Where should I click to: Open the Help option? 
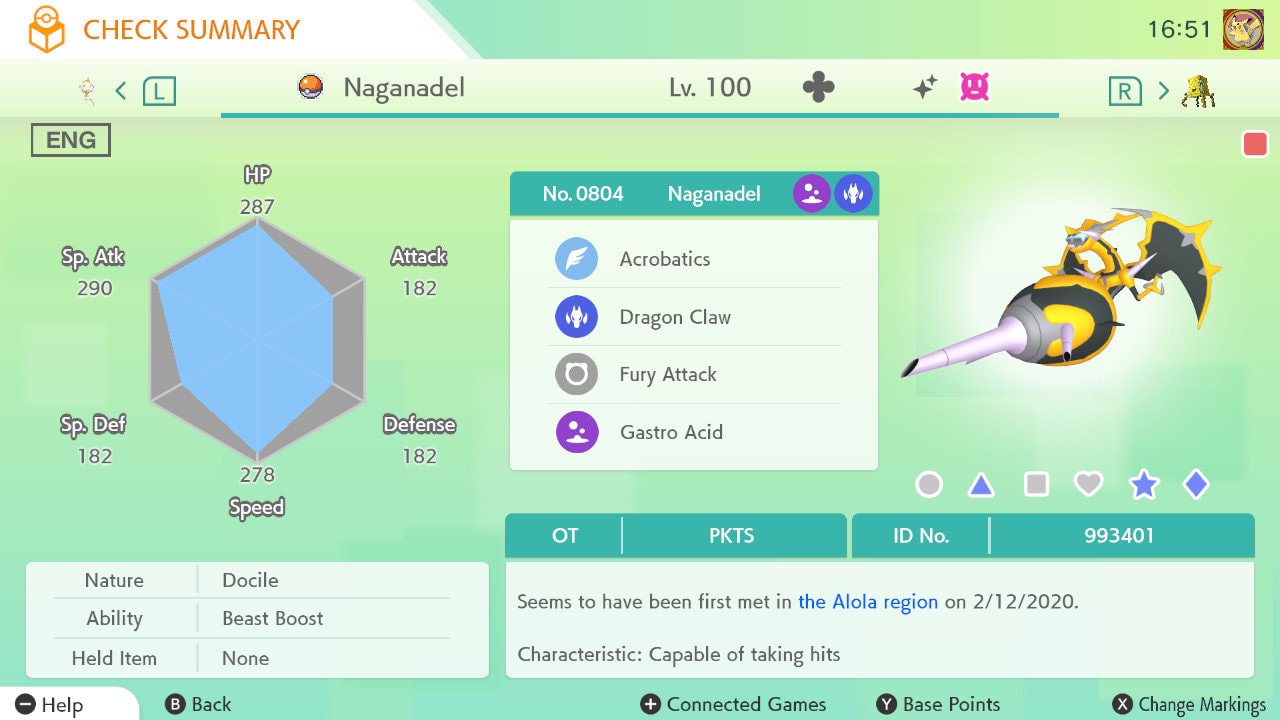pyautogui.click(x=50, y=705)
